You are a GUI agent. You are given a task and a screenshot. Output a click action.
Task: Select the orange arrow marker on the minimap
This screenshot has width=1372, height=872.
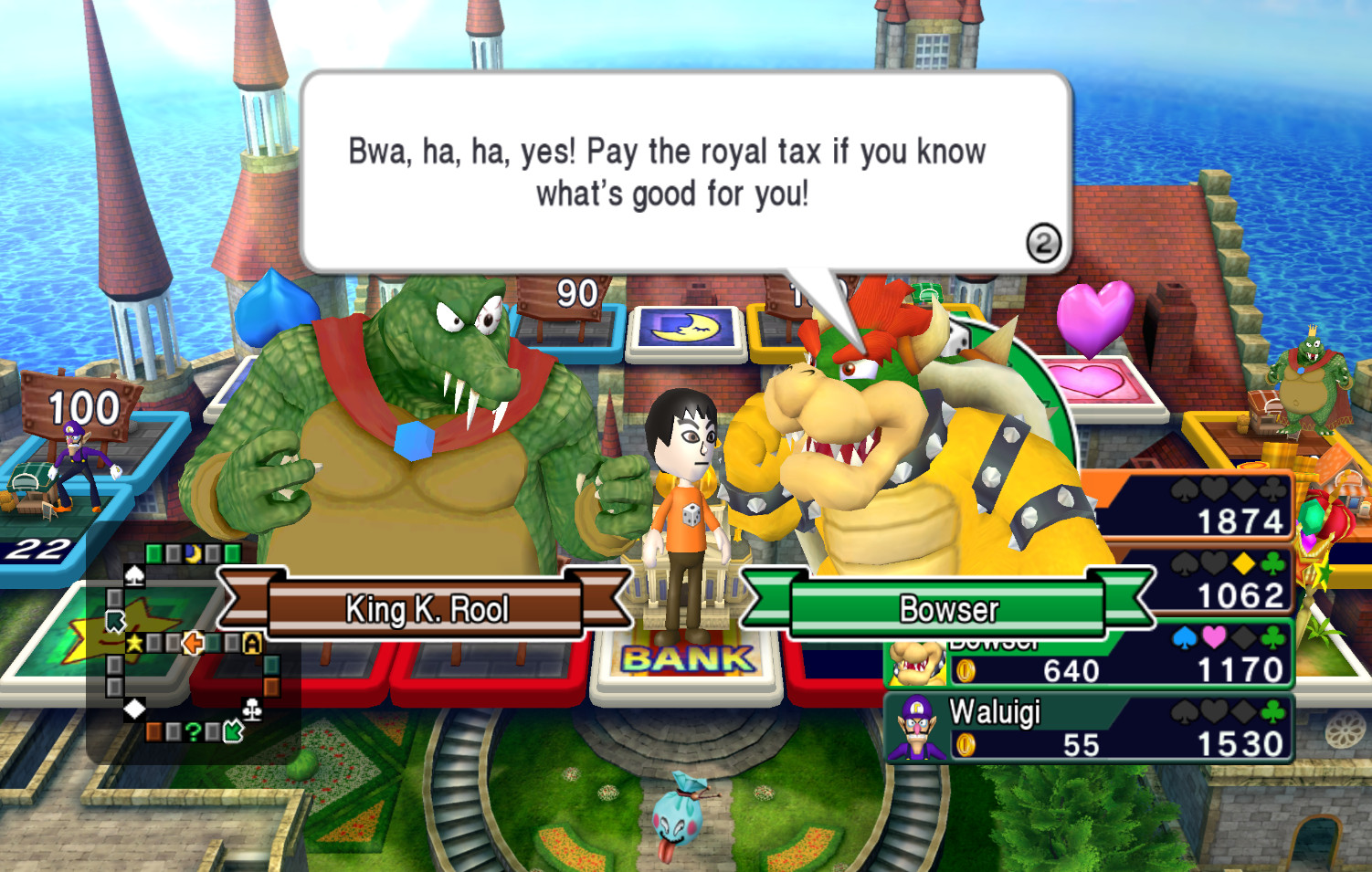[x=193, y=643]
